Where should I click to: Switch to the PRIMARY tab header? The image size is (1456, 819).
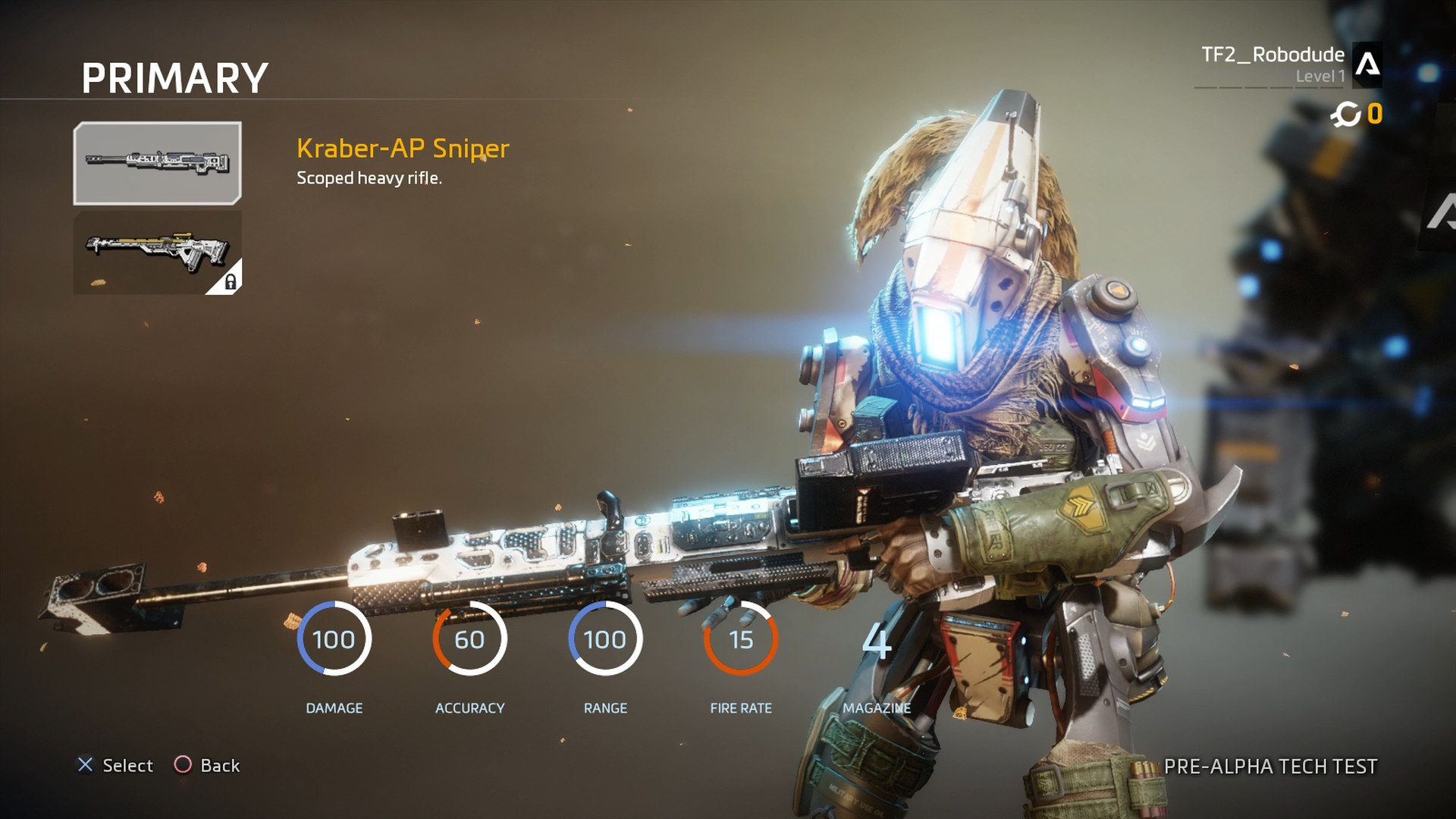pos(173,76)
